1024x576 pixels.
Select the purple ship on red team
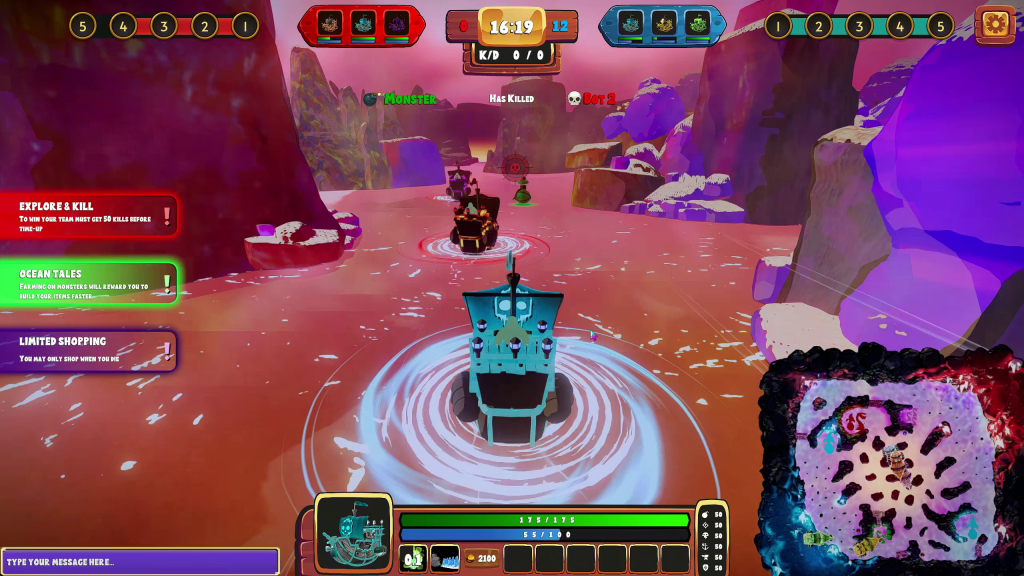click(x=397, y=24)
